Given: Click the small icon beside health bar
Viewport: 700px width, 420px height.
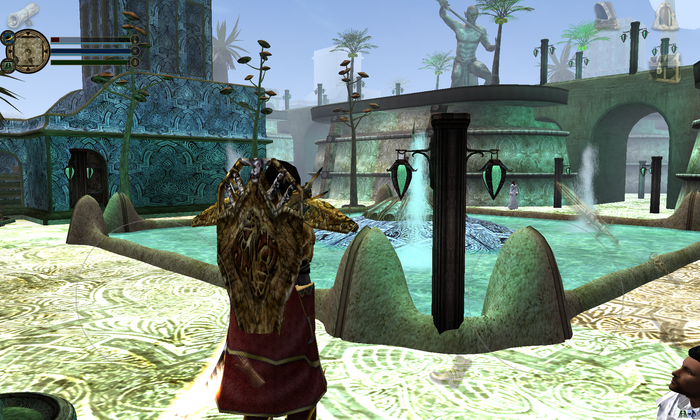Looking at the screenshot, I should [x=135, y=40].
